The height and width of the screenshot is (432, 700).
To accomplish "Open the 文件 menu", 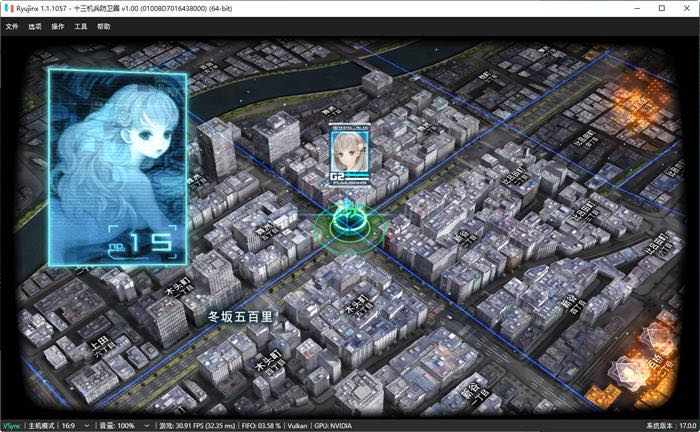I will coord(12,26).
